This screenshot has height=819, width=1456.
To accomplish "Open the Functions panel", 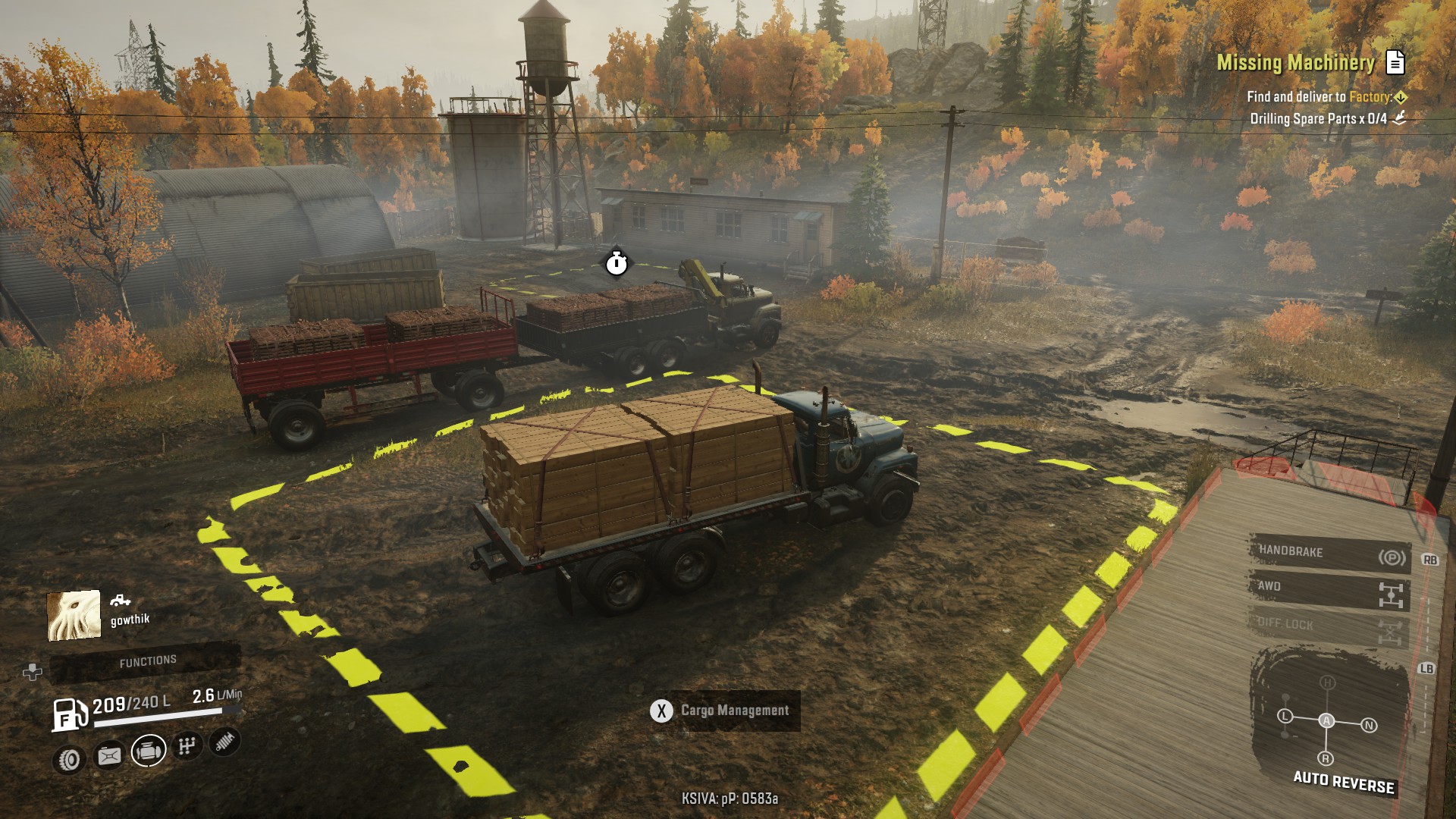I will (147, 662).
